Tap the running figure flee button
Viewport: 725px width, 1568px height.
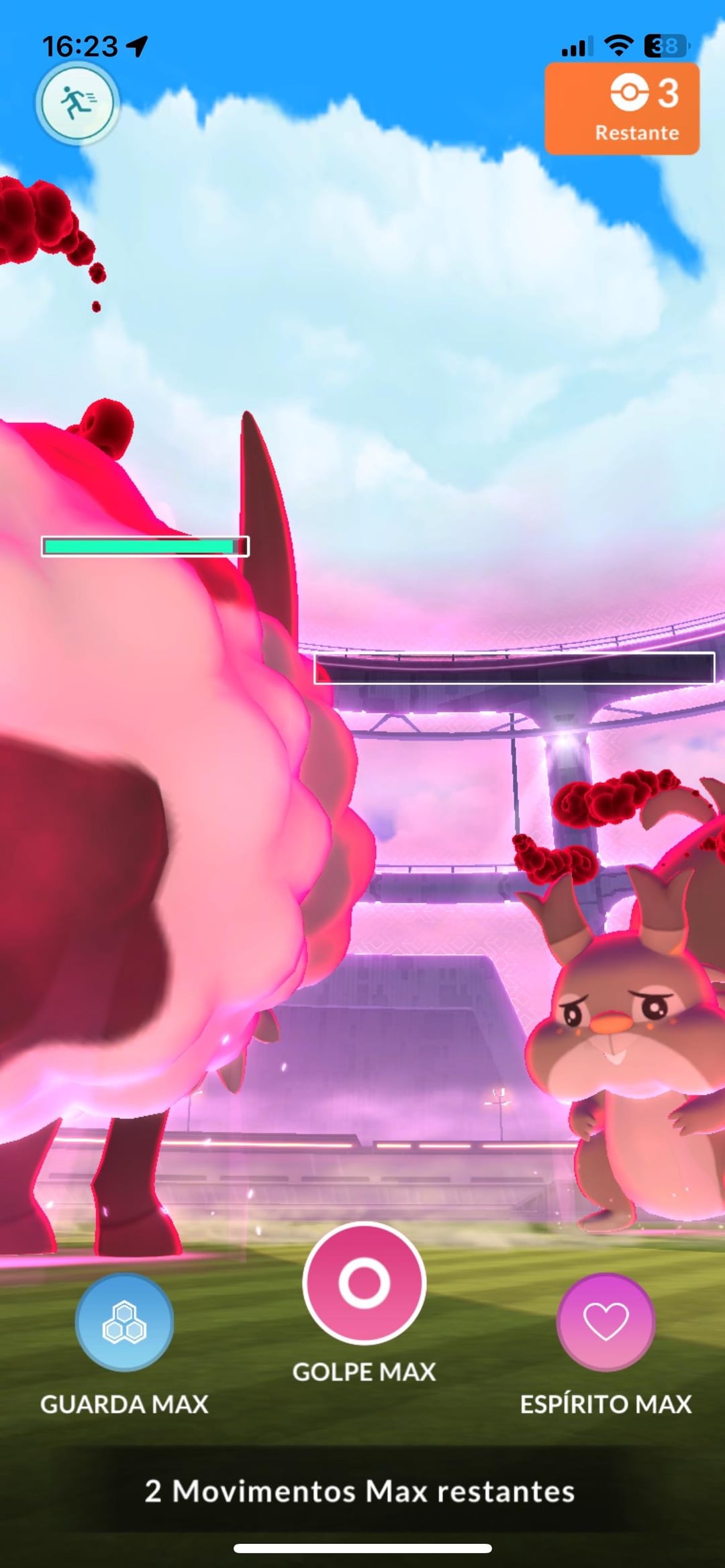pos(77,103)
